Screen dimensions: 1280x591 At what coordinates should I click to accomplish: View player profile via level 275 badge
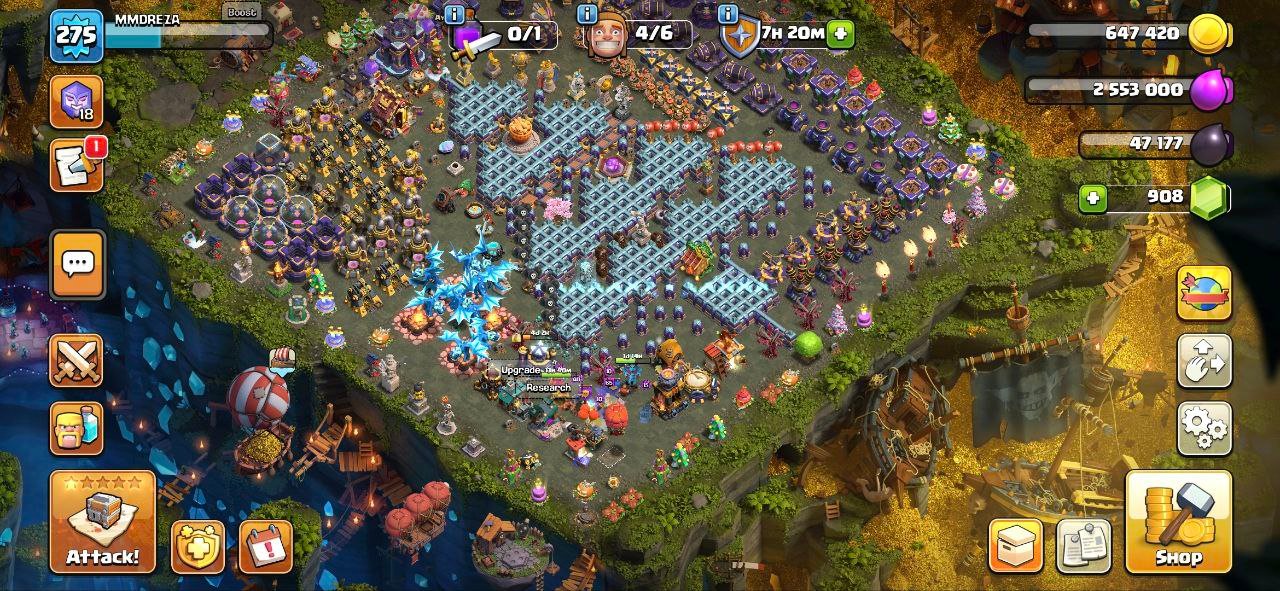(77, 37)
